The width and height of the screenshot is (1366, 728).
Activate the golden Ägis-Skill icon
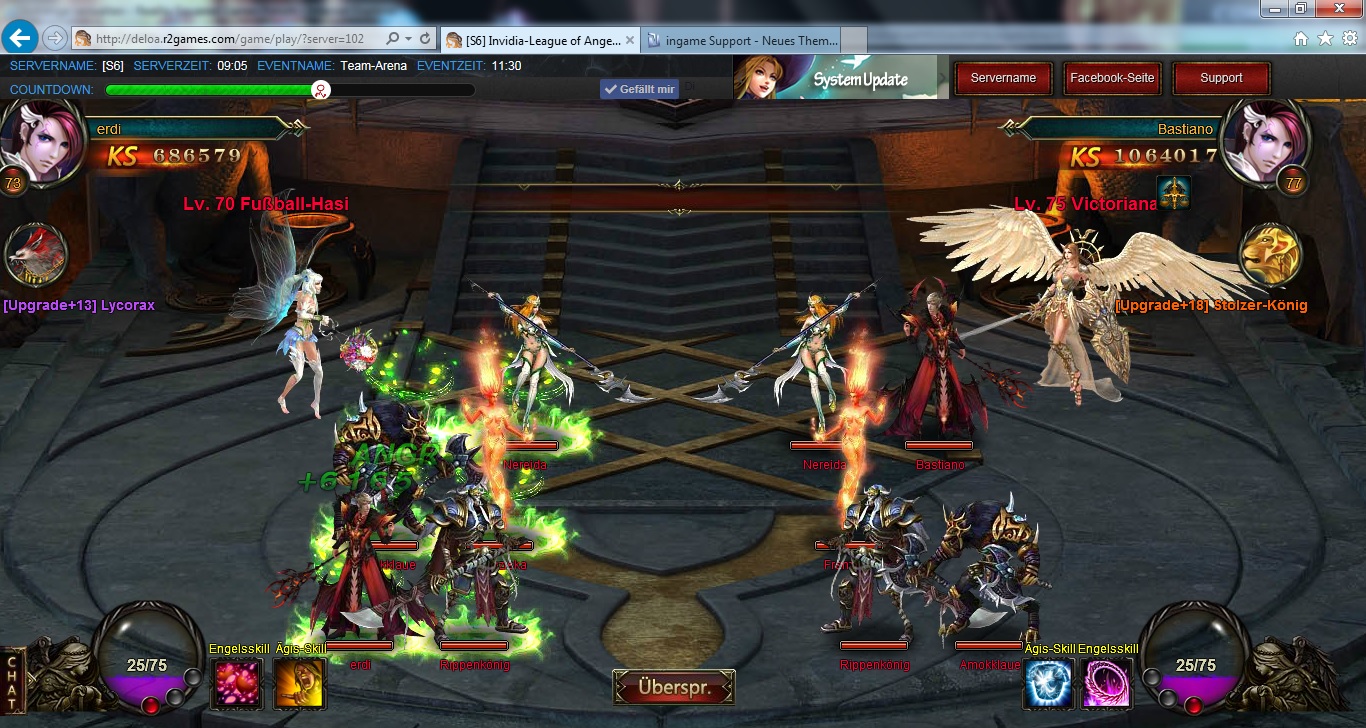click(x=300, y=683)
